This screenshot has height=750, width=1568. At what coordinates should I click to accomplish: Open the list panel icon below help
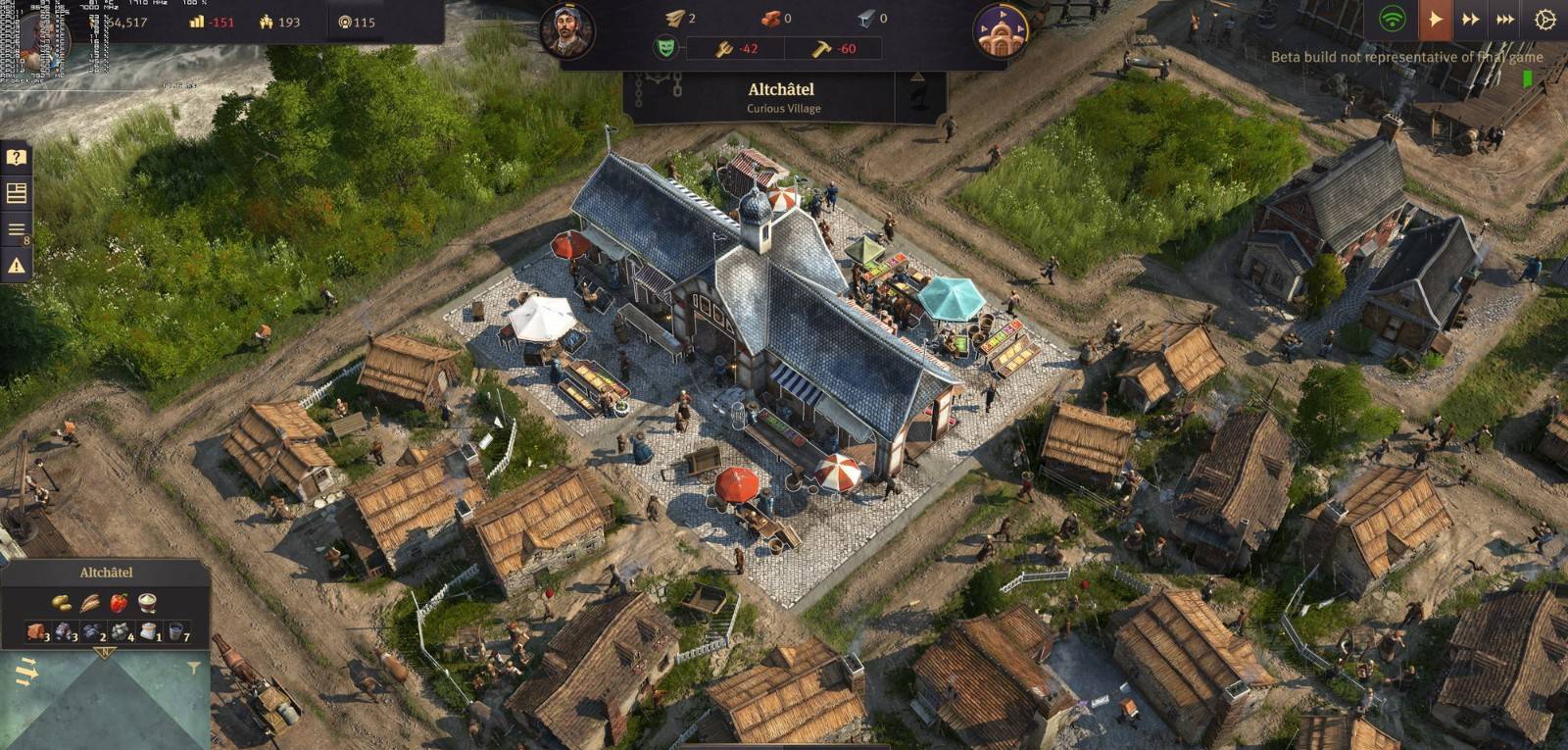(x=17, y=192)
